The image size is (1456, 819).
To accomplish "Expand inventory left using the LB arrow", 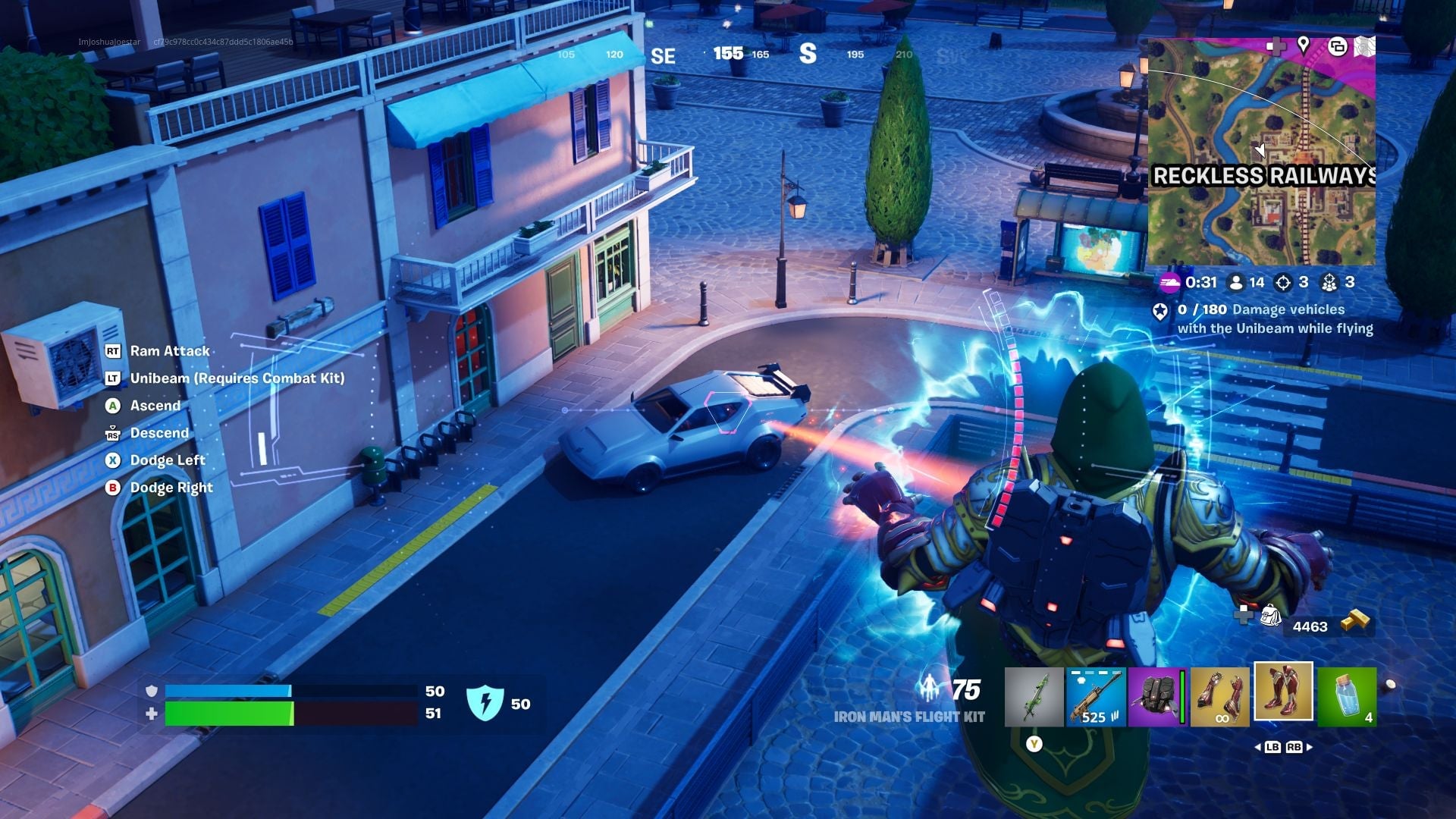I will (x=1273, y=747).
